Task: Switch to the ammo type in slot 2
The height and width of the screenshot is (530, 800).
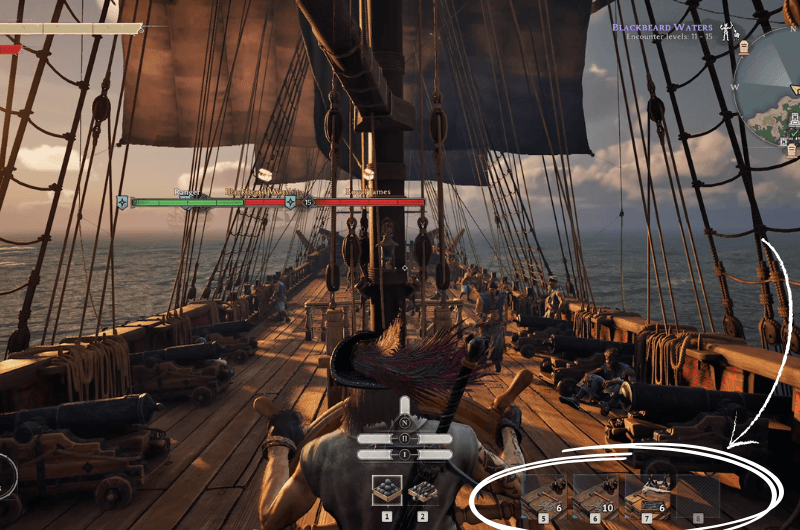Action: coord(422,490)
